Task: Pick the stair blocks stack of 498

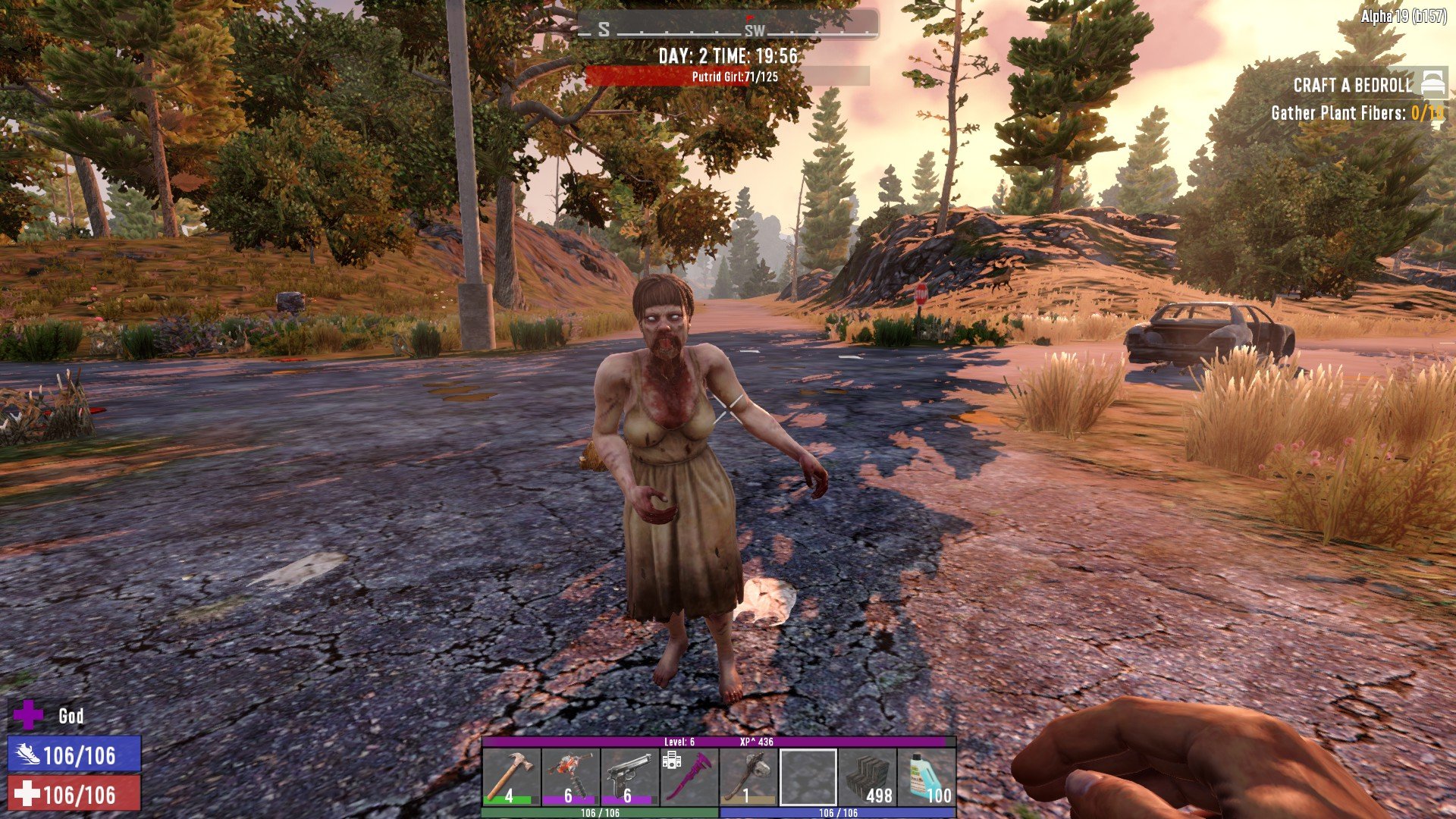Action: coord(868,777)
